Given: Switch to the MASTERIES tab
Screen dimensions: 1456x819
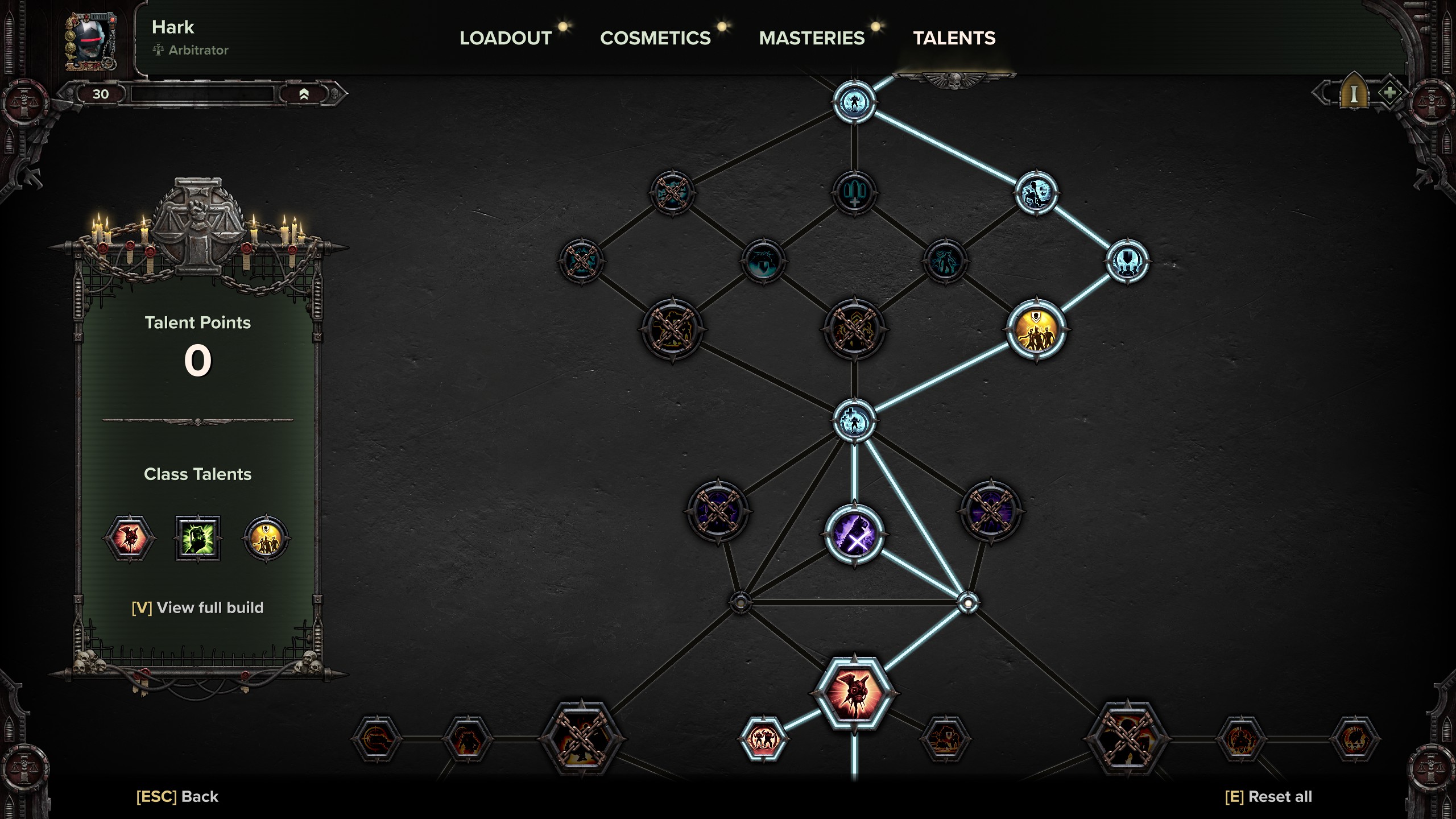Looking at the screenshot, I should (812, 39).
